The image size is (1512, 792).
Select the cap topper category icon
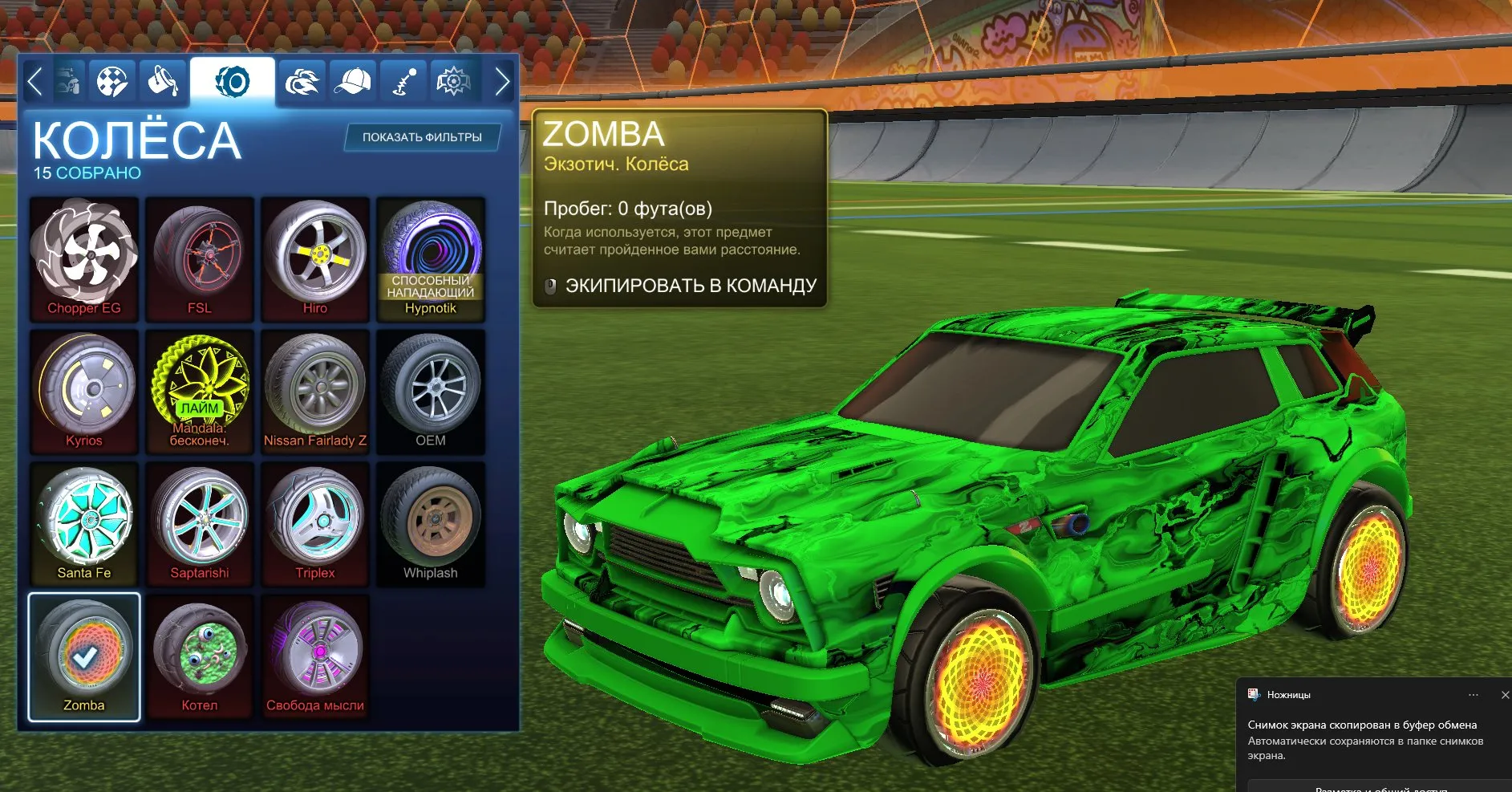tap(352, 80)
